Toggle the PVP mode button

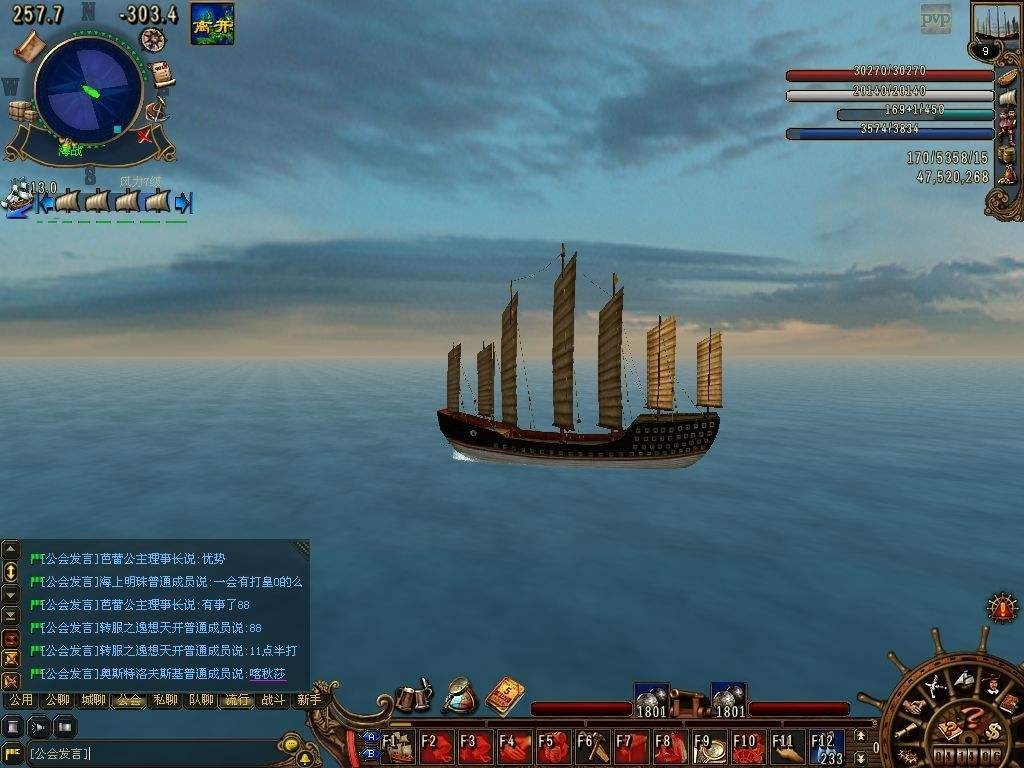pyautogui.click(x=936, y=18)
